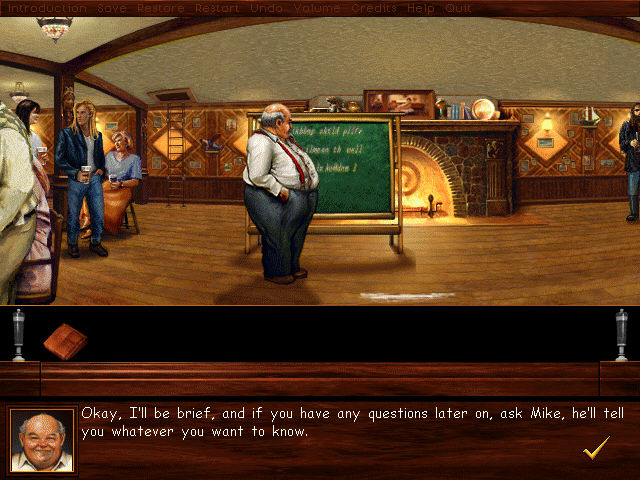Image resolution: width=640 pixels, height=480 pixels.
Task: Open the Introduction menu entry
Action: click(x=46, y=8)
